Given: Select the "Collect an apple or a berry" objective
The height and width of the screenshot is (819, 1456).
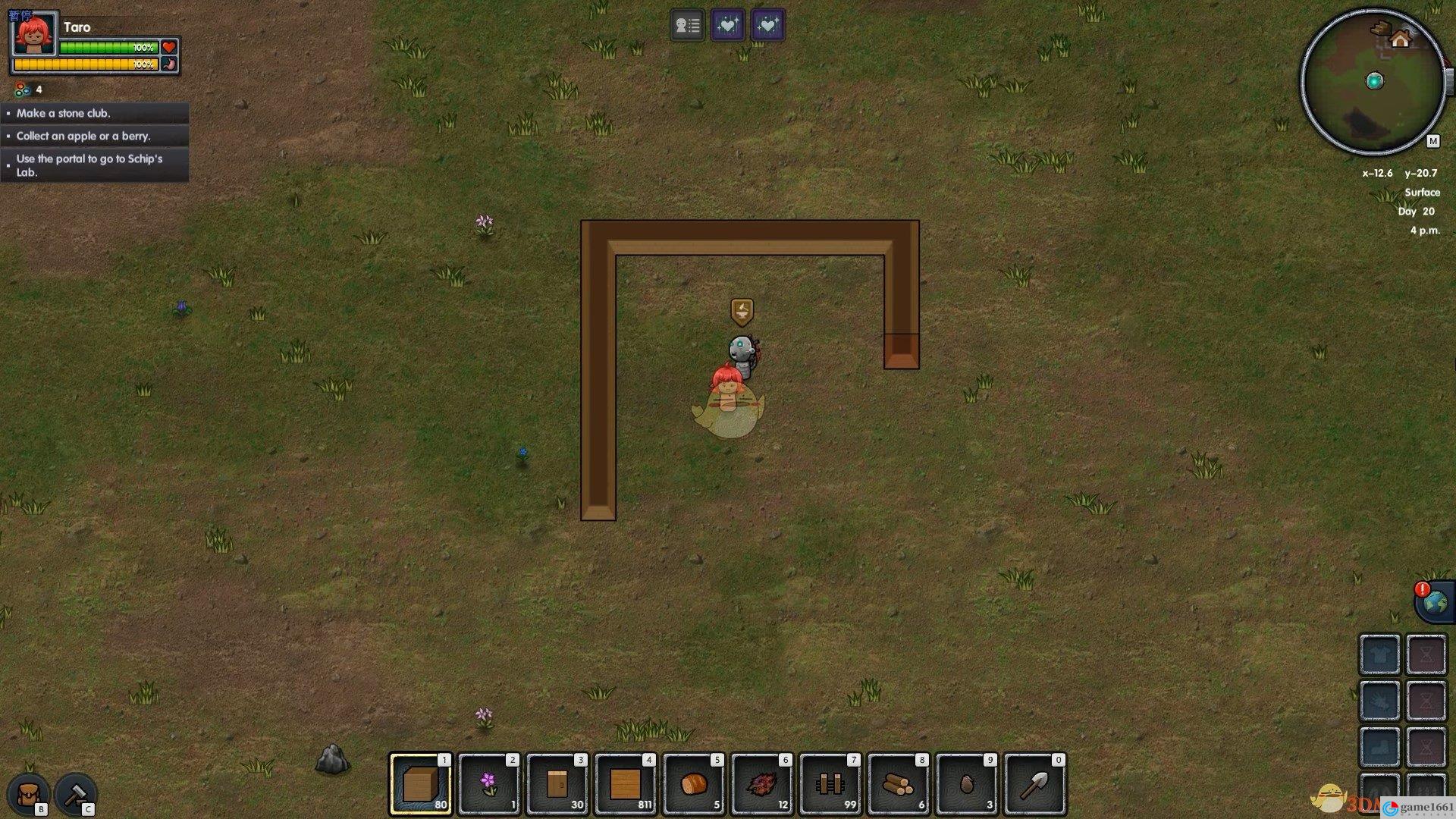Looking at the screenshot, I should [x=95, y=136].
